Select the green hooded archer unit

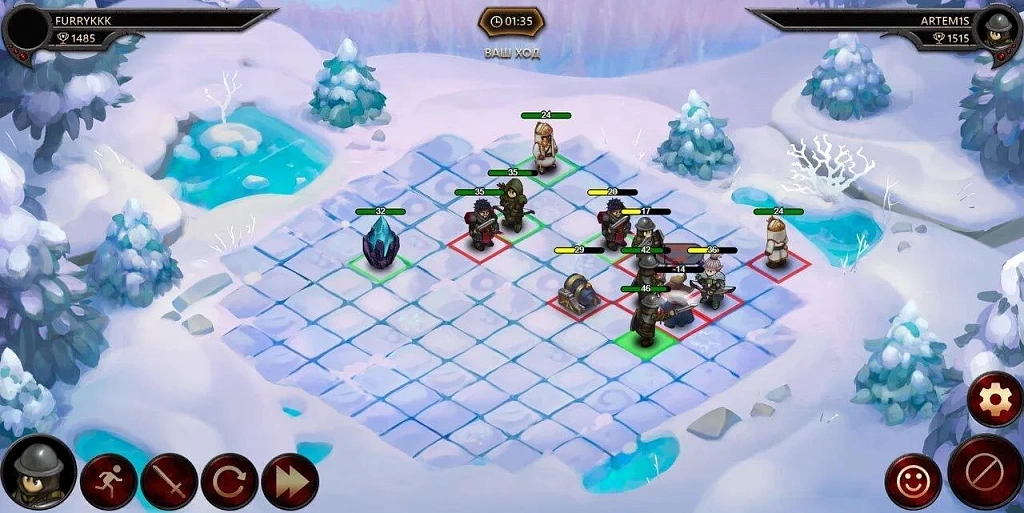pos(514,206)
